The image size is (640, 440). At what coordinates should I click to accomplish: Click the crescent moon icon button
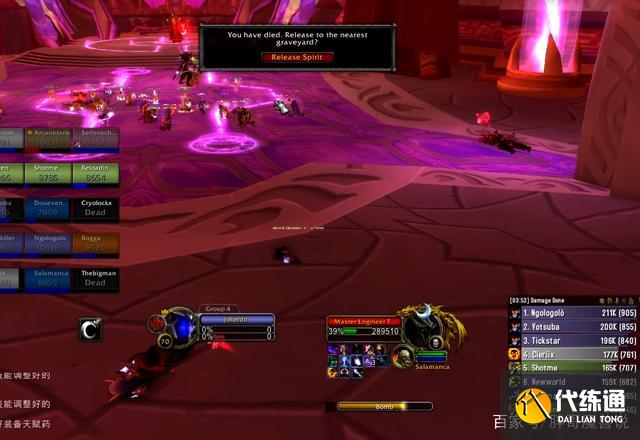(90, 326)
